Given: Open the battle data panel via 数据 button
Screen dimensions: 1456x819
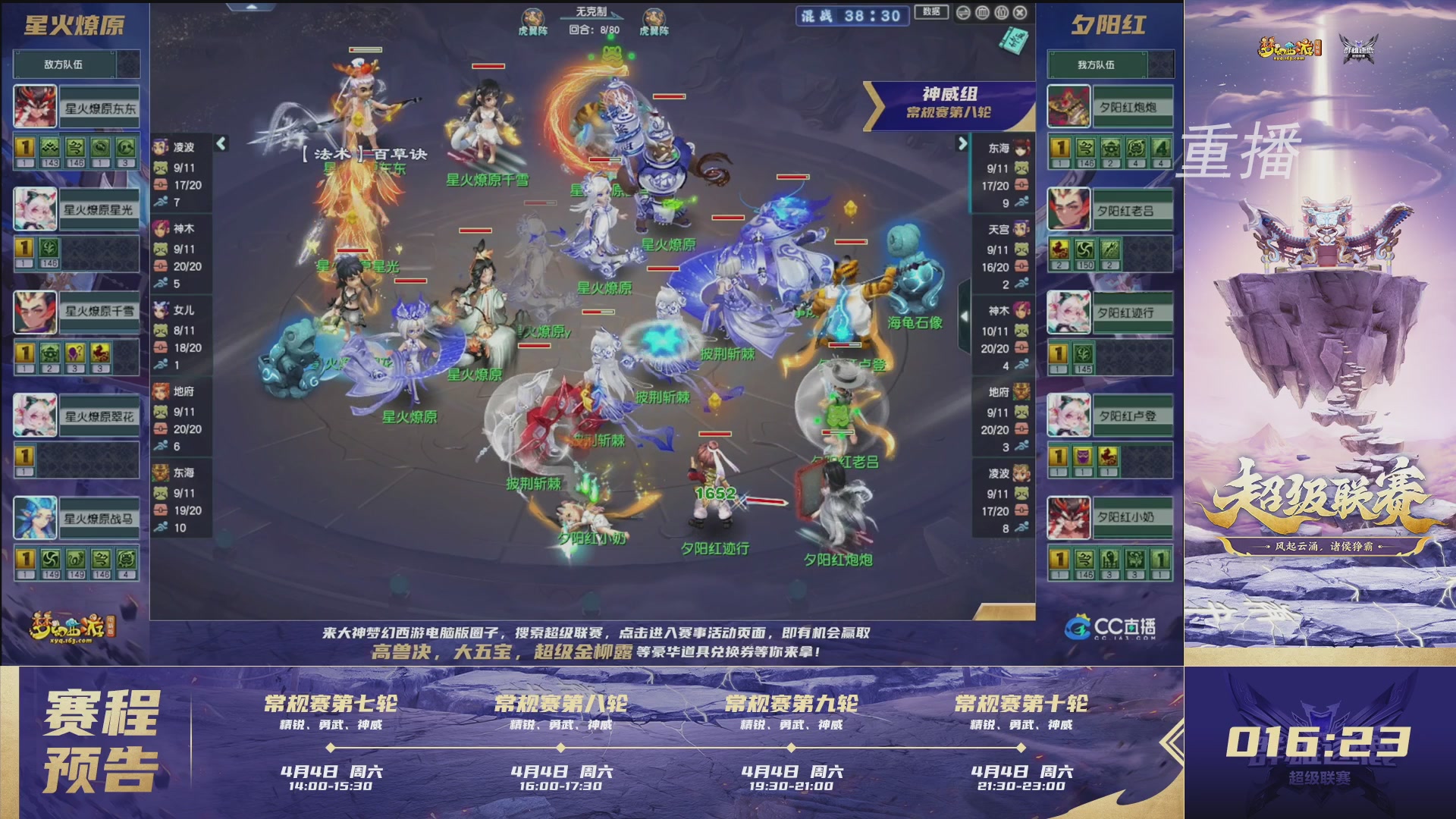Looking at the screenshot, I should (931, 12).
